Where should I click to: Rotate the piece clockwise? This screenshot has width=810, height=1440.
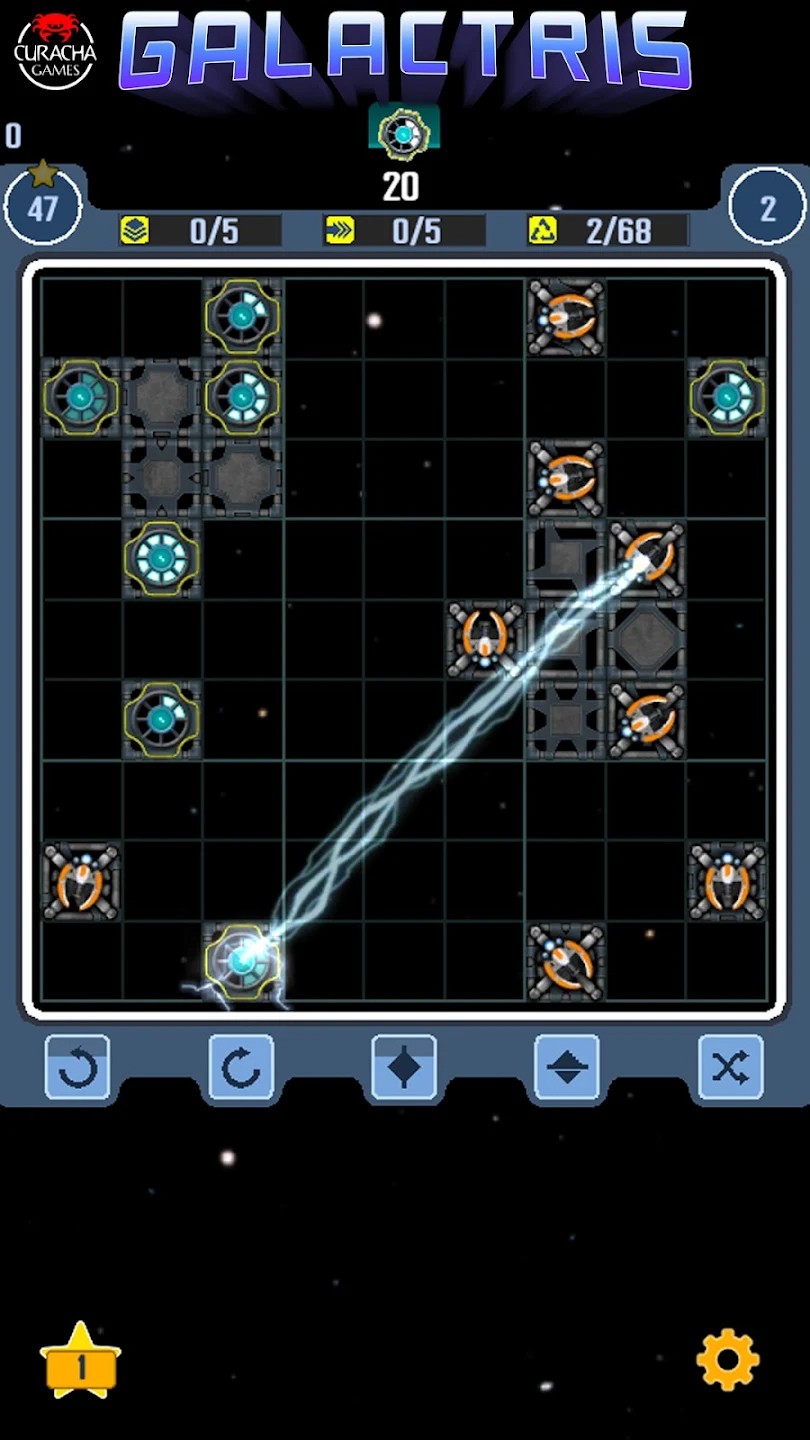pyautogui.click(x=241, y=1068)
